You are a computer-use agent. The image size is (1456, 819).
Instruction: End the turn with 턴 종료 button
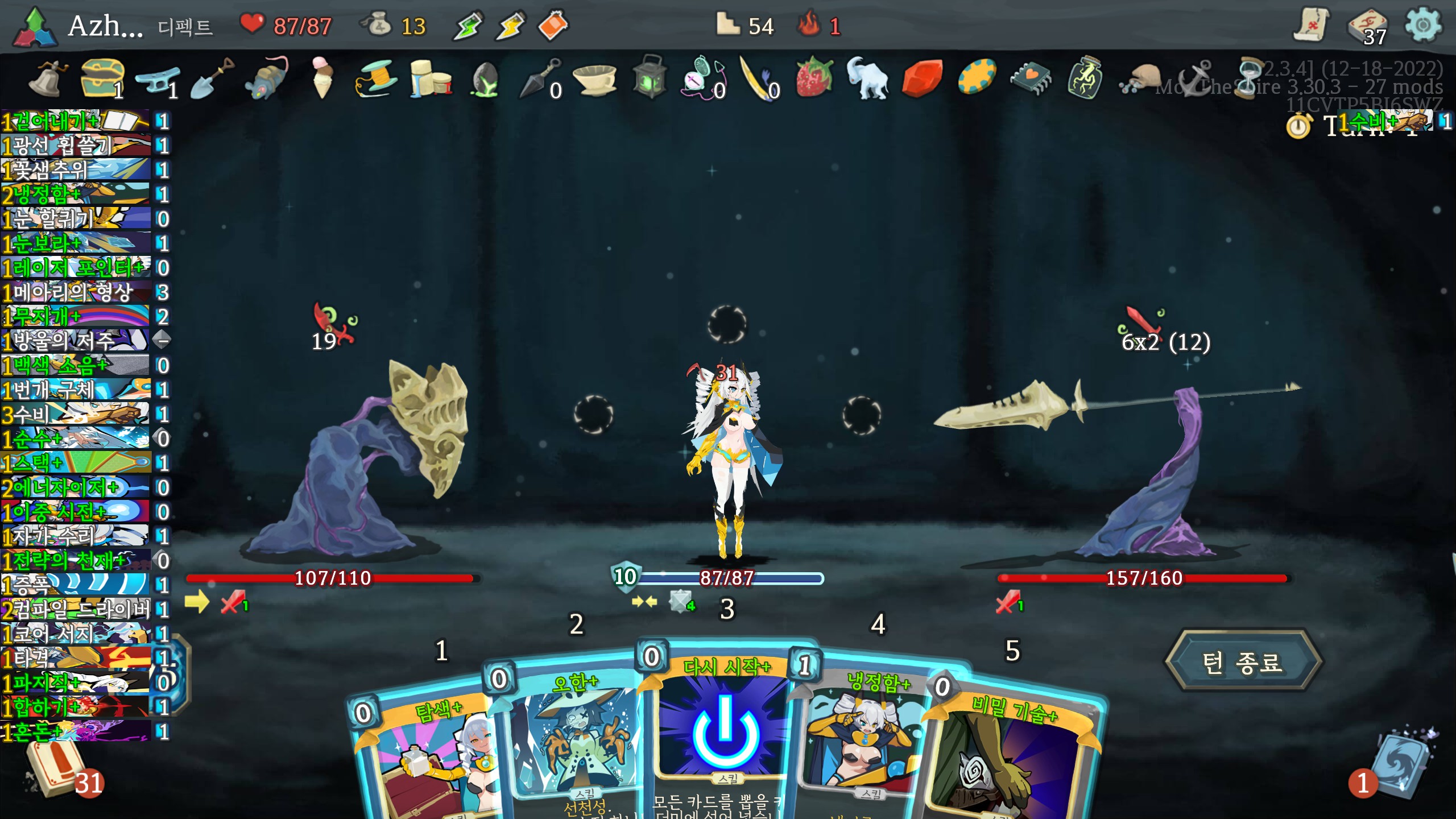1243,661
